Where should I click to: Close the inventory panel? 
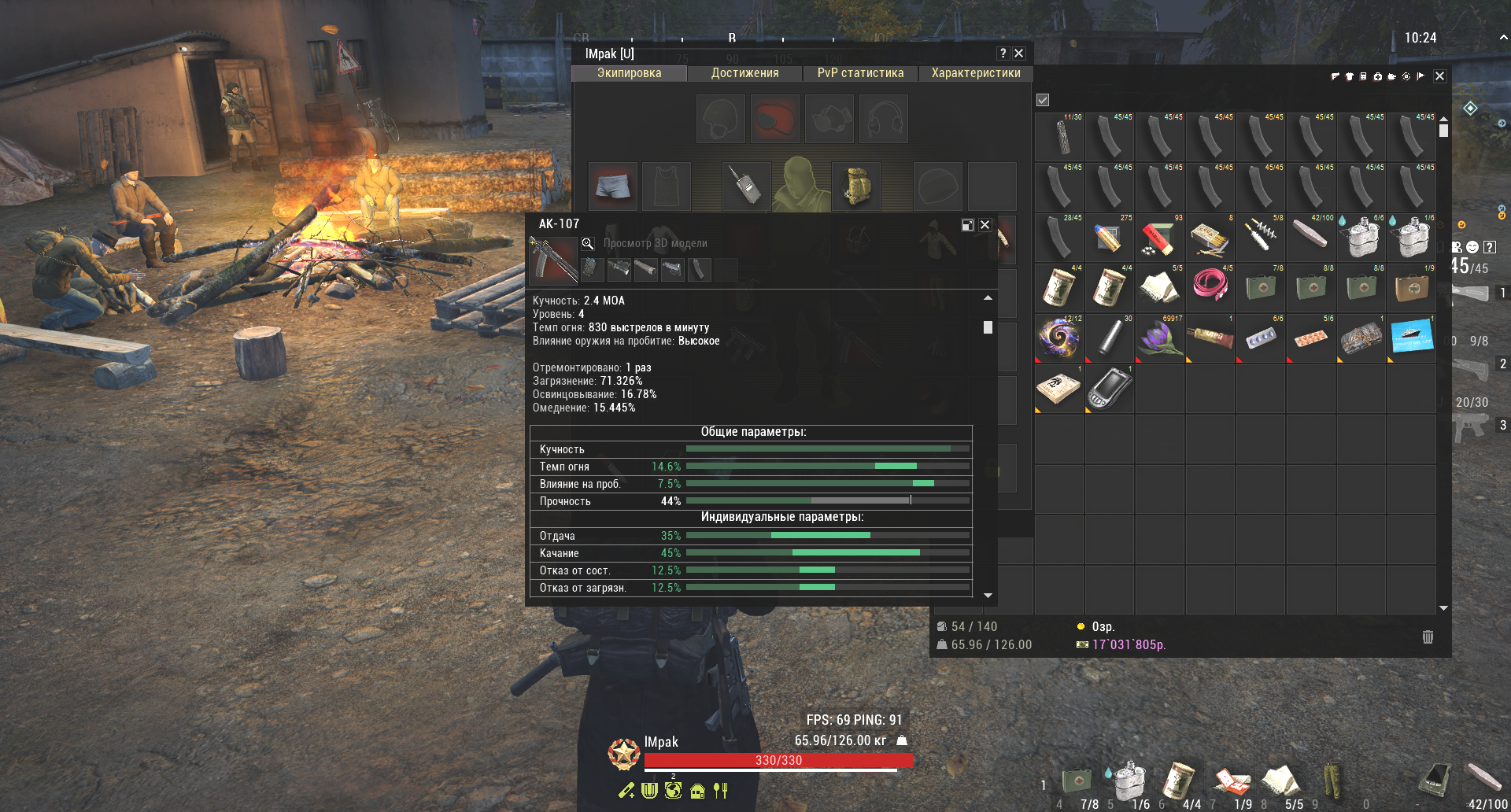click(1439, 76)
